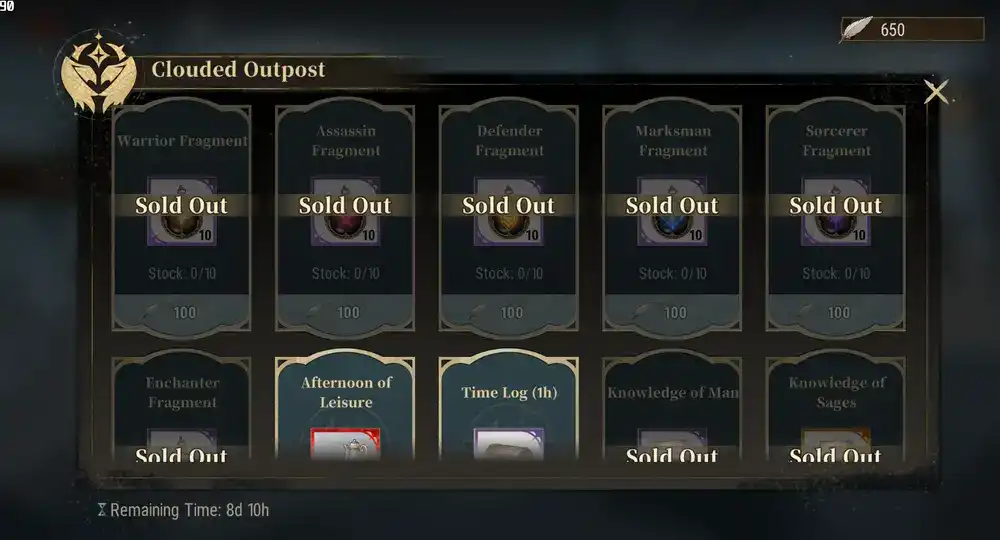Select the Afternoon of Leisure item card
Image resolution: width=1000 pixels, height=540 pixels.
click(345, 408)
